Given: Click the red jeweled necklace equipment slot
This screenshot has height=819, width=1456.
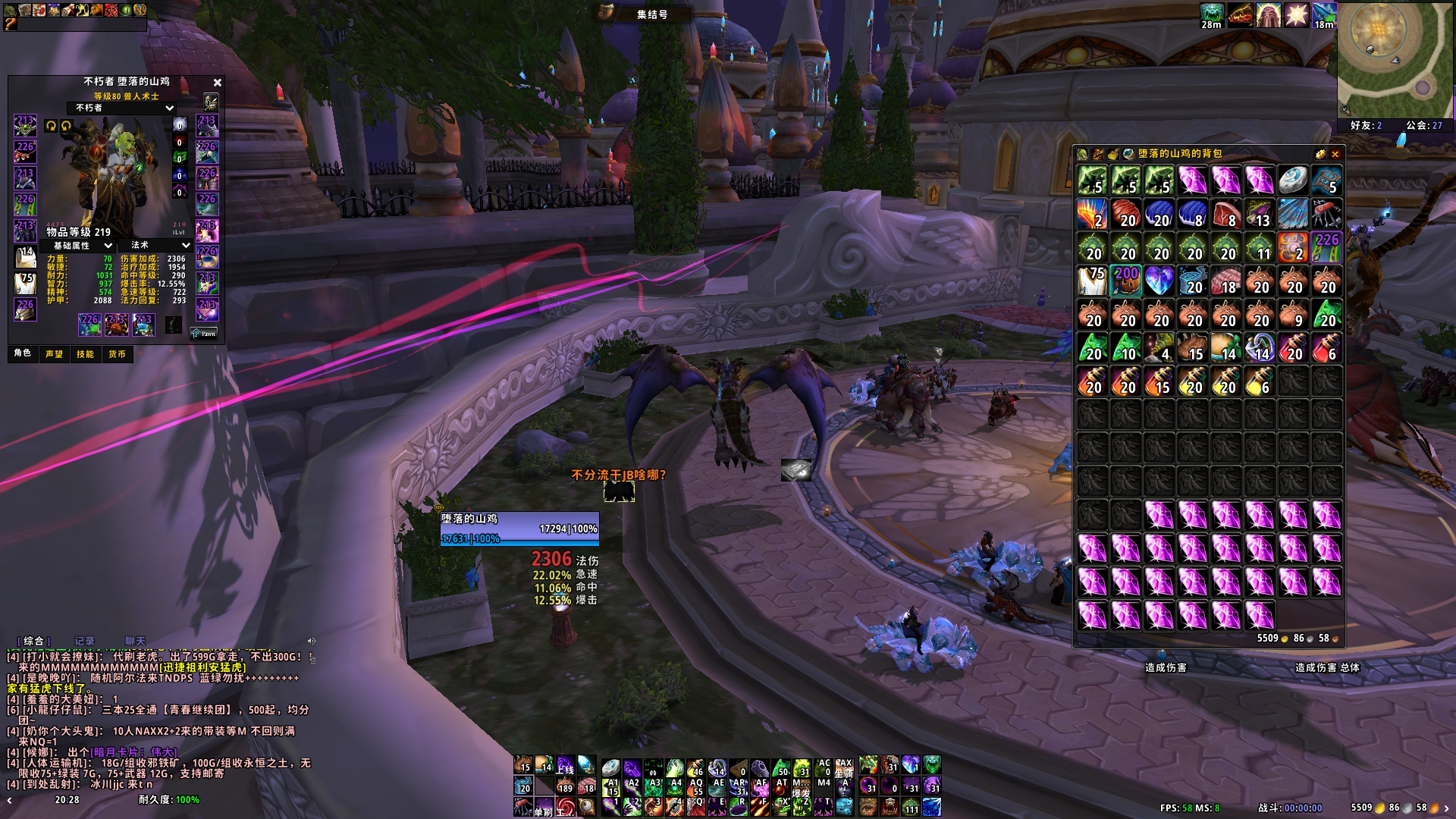Looking at the screenshot, I should coord(25,151).
